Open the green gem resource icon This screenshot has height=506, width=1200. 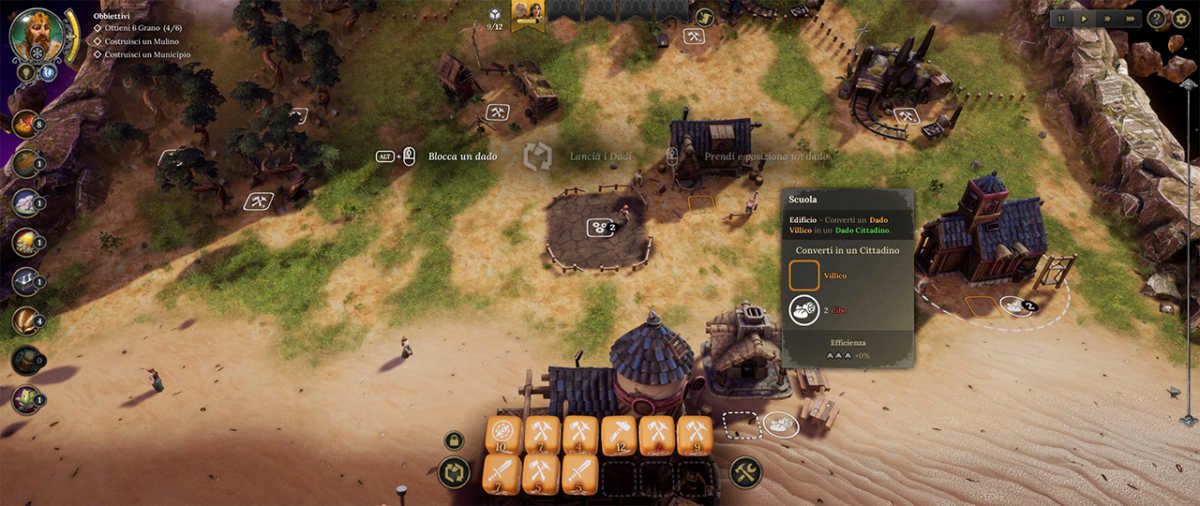point(25,400)
